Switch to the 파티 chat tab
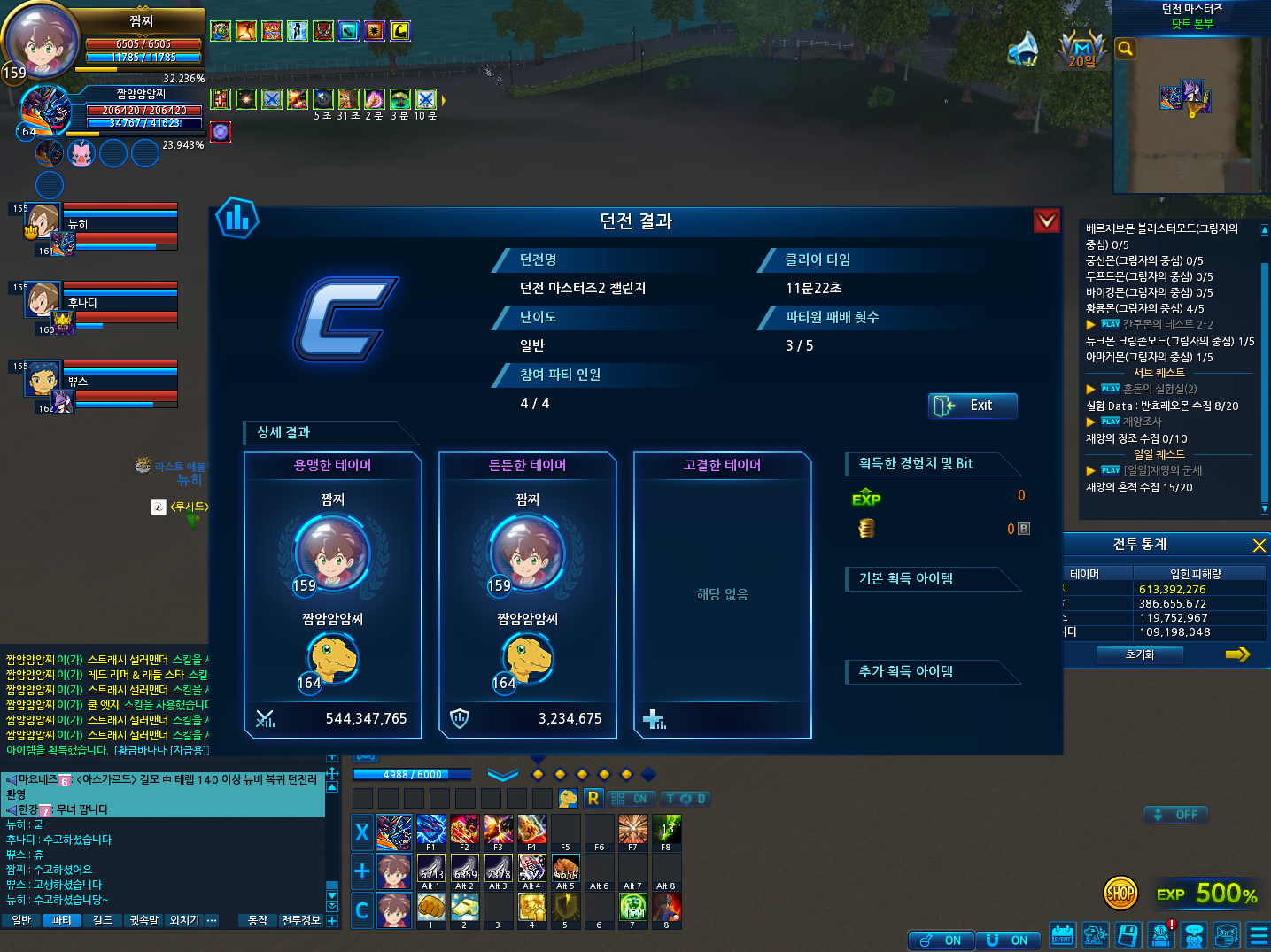The width and height of the screenshot is (1271, 952). [x=61, y=921]
